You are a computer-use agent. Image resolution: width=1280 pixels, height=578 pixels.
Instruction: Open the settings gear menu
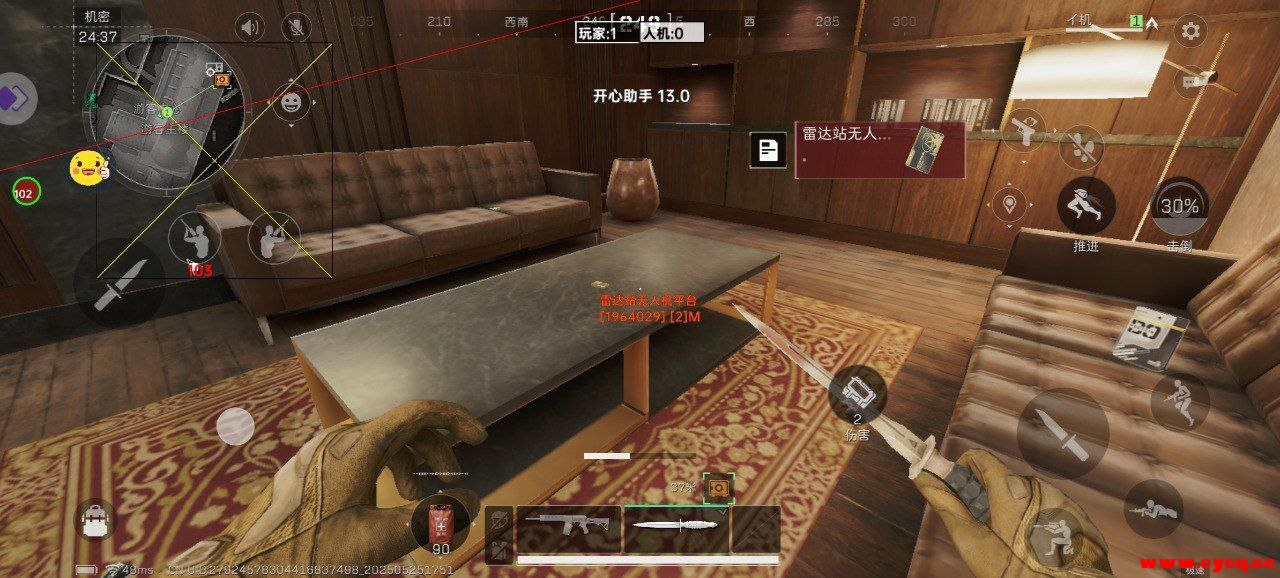pyautogui.click(x=1190, y=31)
